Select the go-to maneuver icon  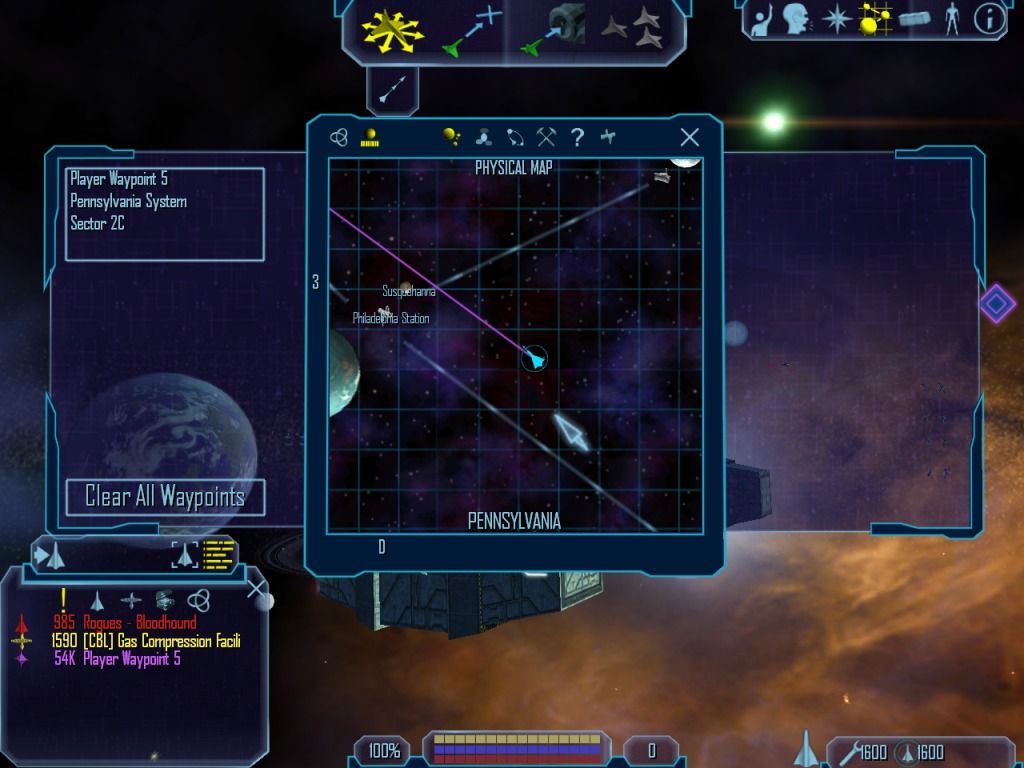[471, 30]
